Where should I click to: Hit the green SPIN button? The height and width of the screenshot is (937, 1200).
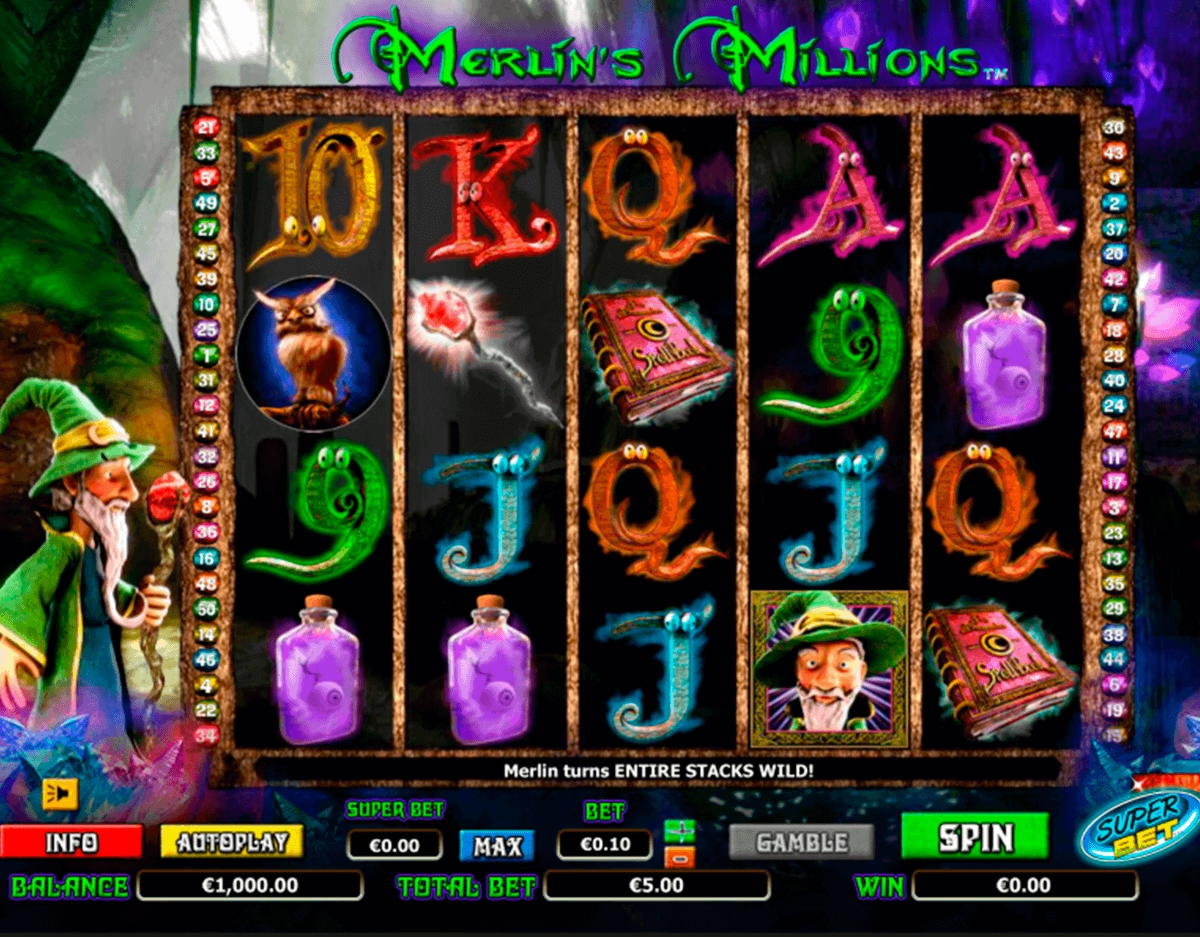click(975, 837)
